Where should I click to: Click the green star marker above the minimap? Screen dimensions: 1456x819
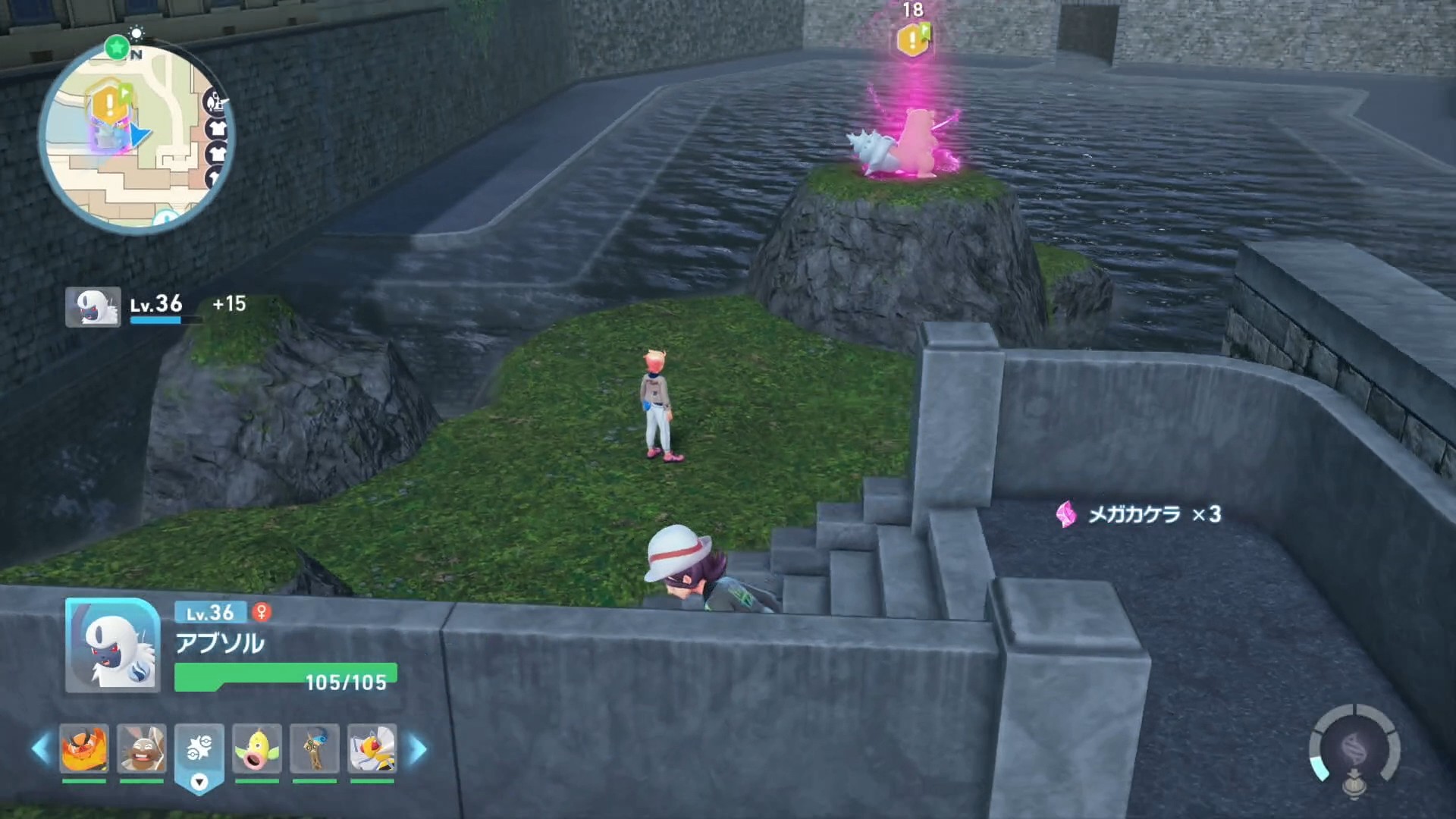[117, 48]
